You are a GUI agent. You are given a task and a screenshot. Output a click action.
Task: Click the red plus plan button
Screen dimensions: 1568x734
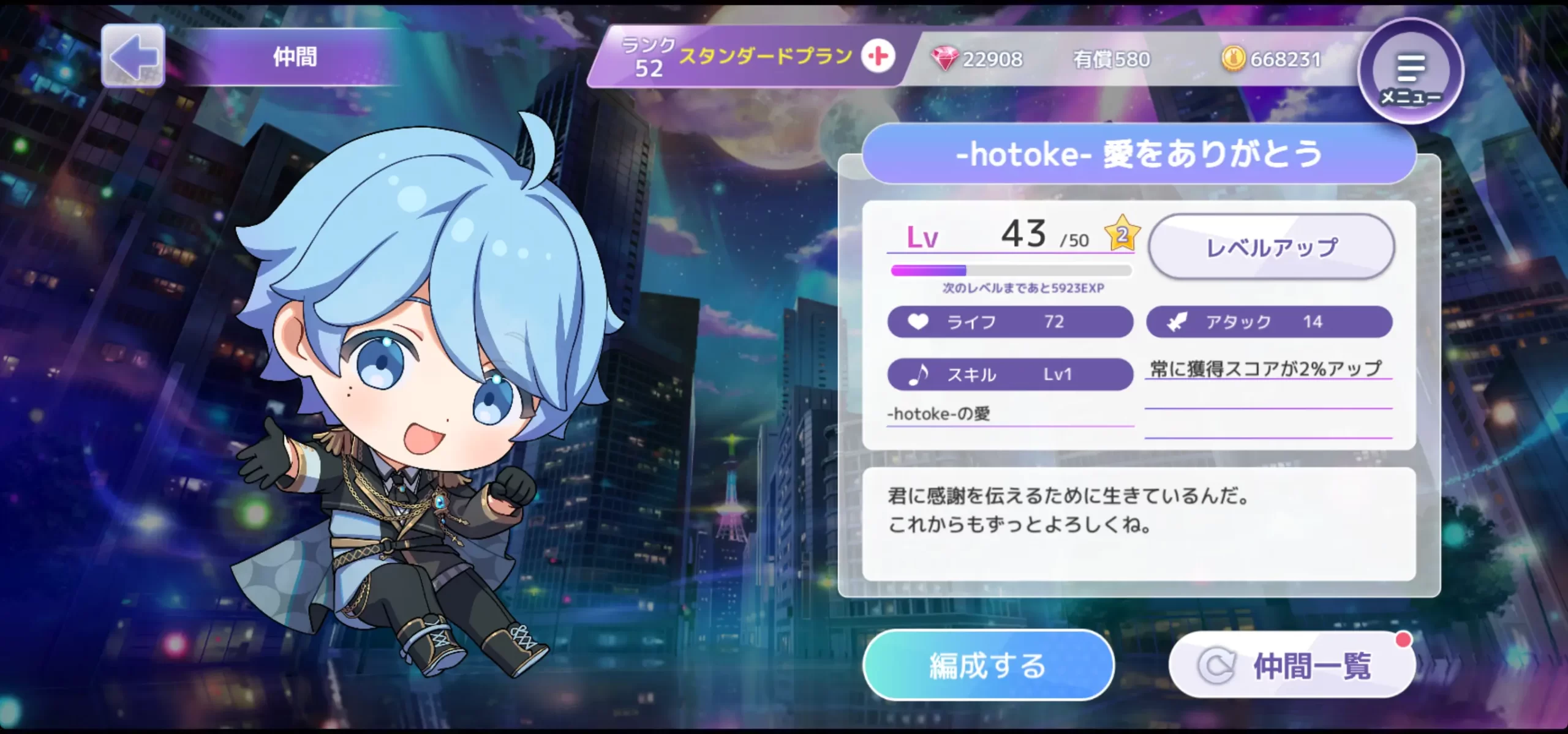pos(878,56)
